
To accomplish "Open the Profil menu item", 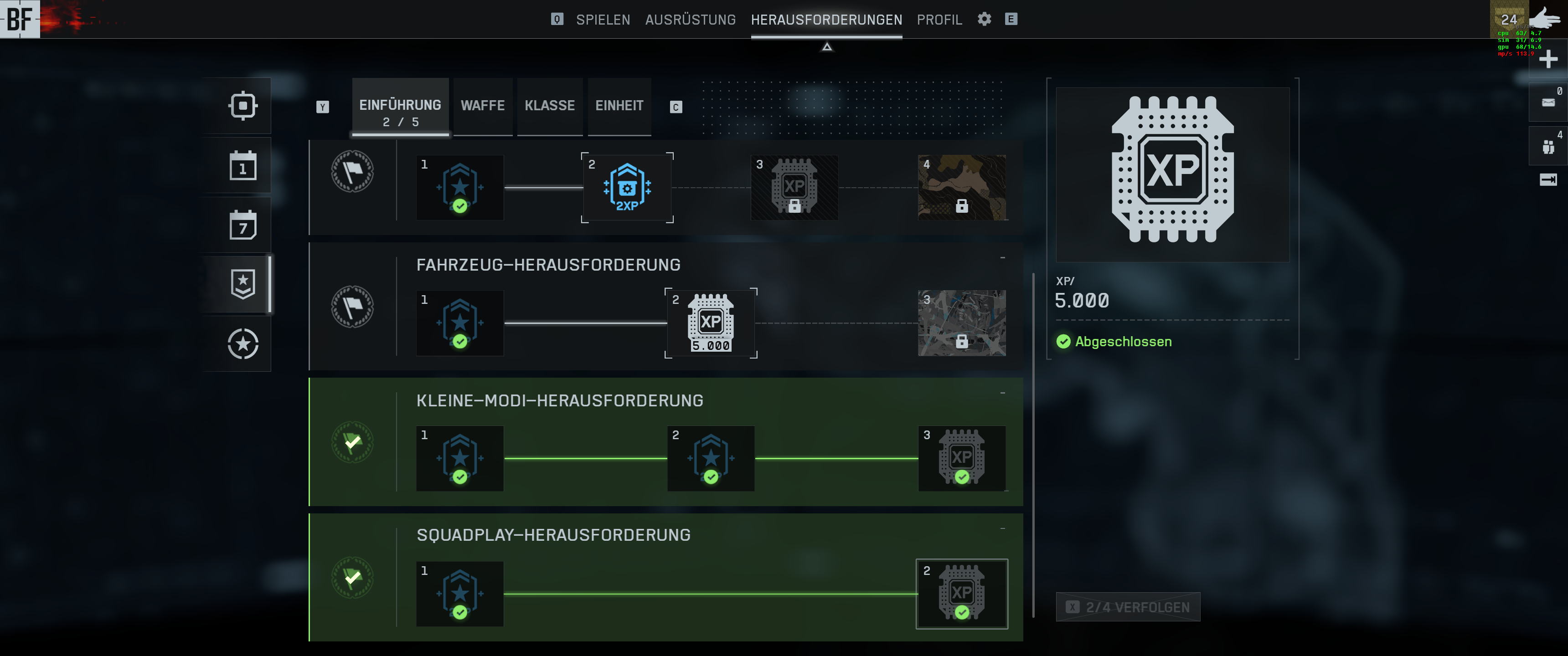I will coord(939,19).
